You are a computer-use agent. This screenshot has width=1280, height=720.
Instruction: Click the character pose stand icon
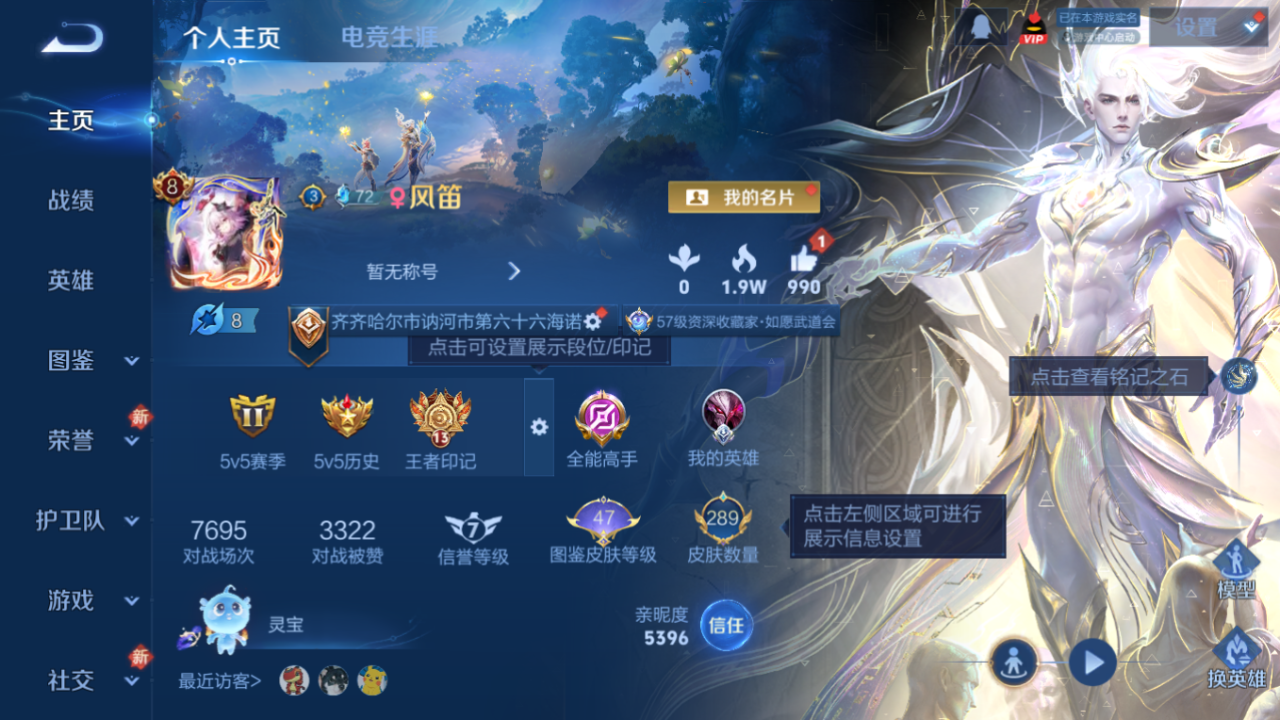pos(1012,663)
